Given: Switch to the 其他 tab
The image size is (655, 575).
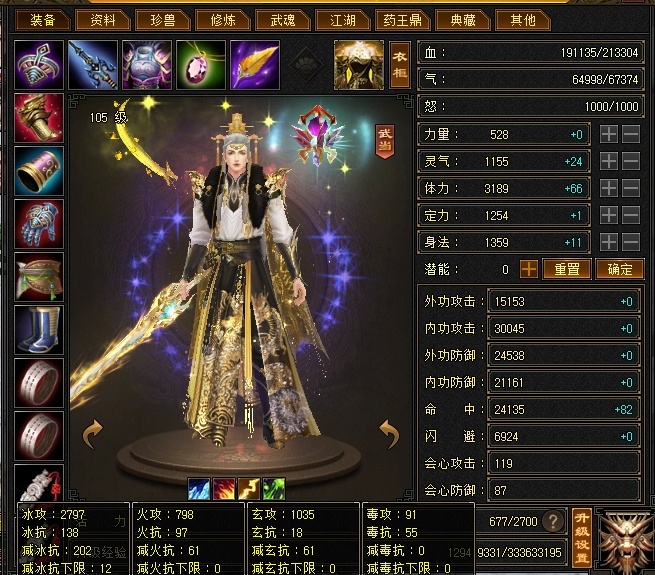Looking at the screenshot, I should tap(523, 19).
